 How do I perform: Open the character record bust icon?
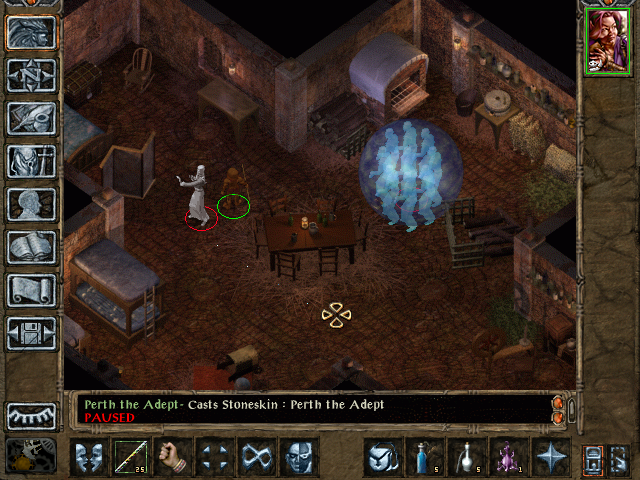pos(31,204)
